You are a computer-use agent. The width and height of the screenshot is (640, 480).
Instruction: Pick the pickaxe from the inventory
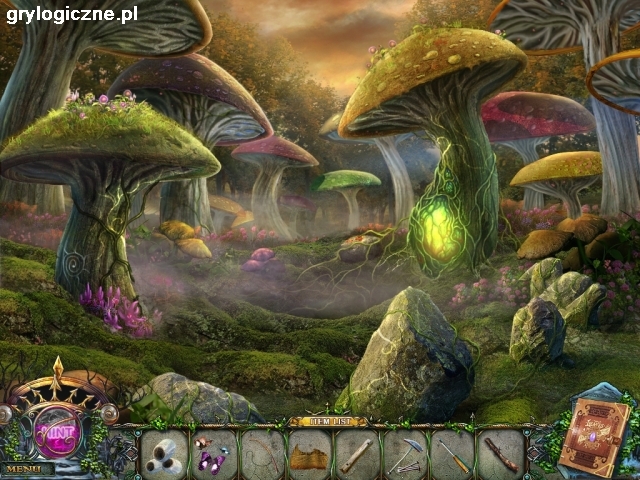(x=406, y=454)
